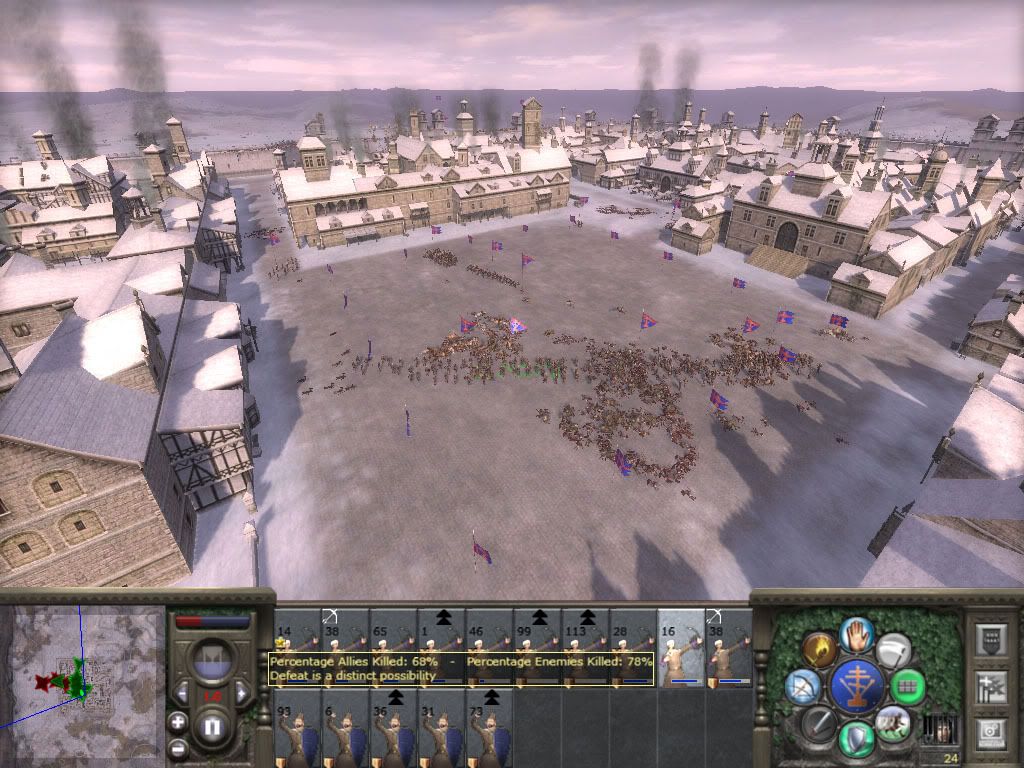
Task: Toggle skirmish mode bow icon
Action: (x=802, y=686)
